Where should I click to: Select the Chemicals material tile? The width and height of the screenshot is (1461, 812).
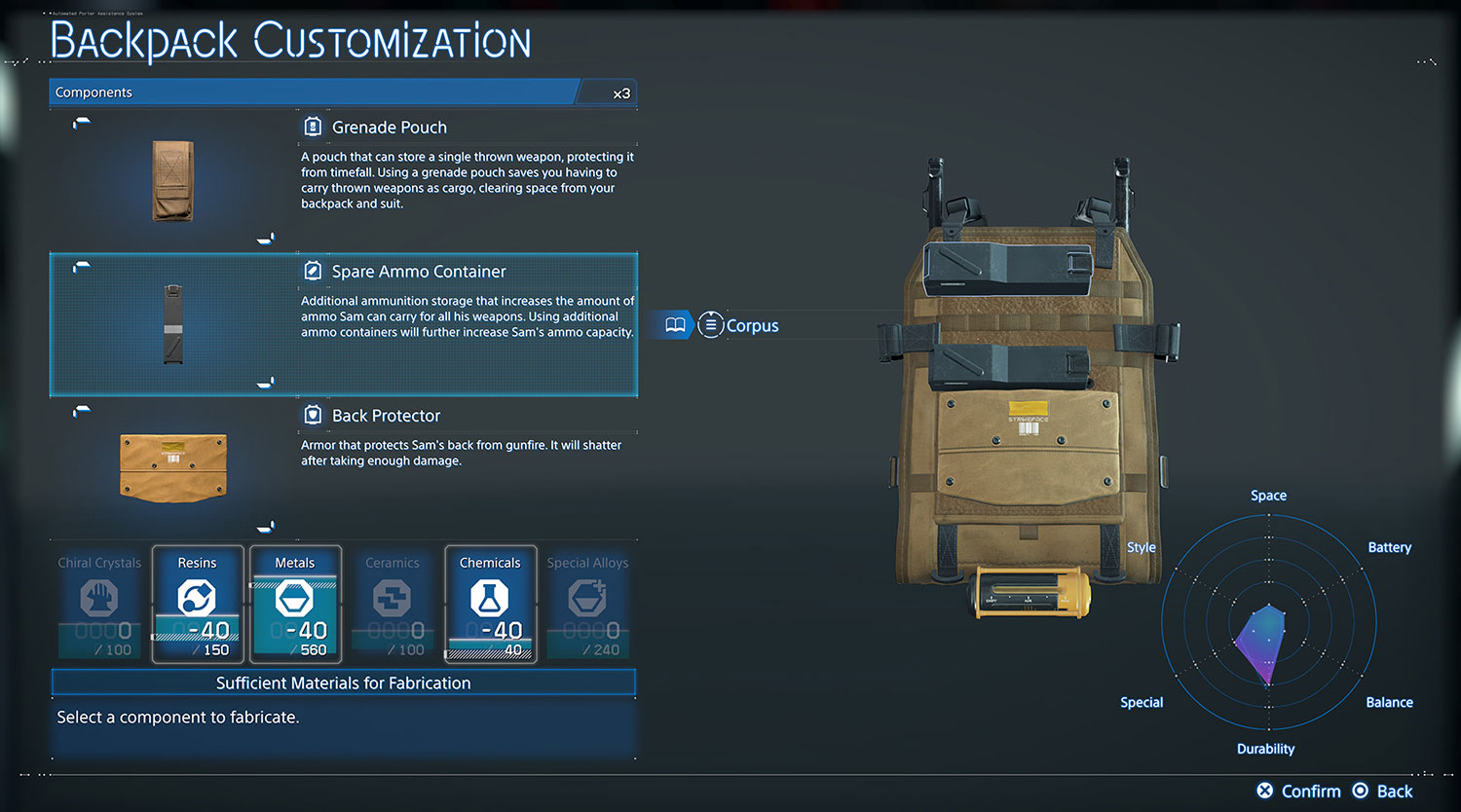point(490,604)
